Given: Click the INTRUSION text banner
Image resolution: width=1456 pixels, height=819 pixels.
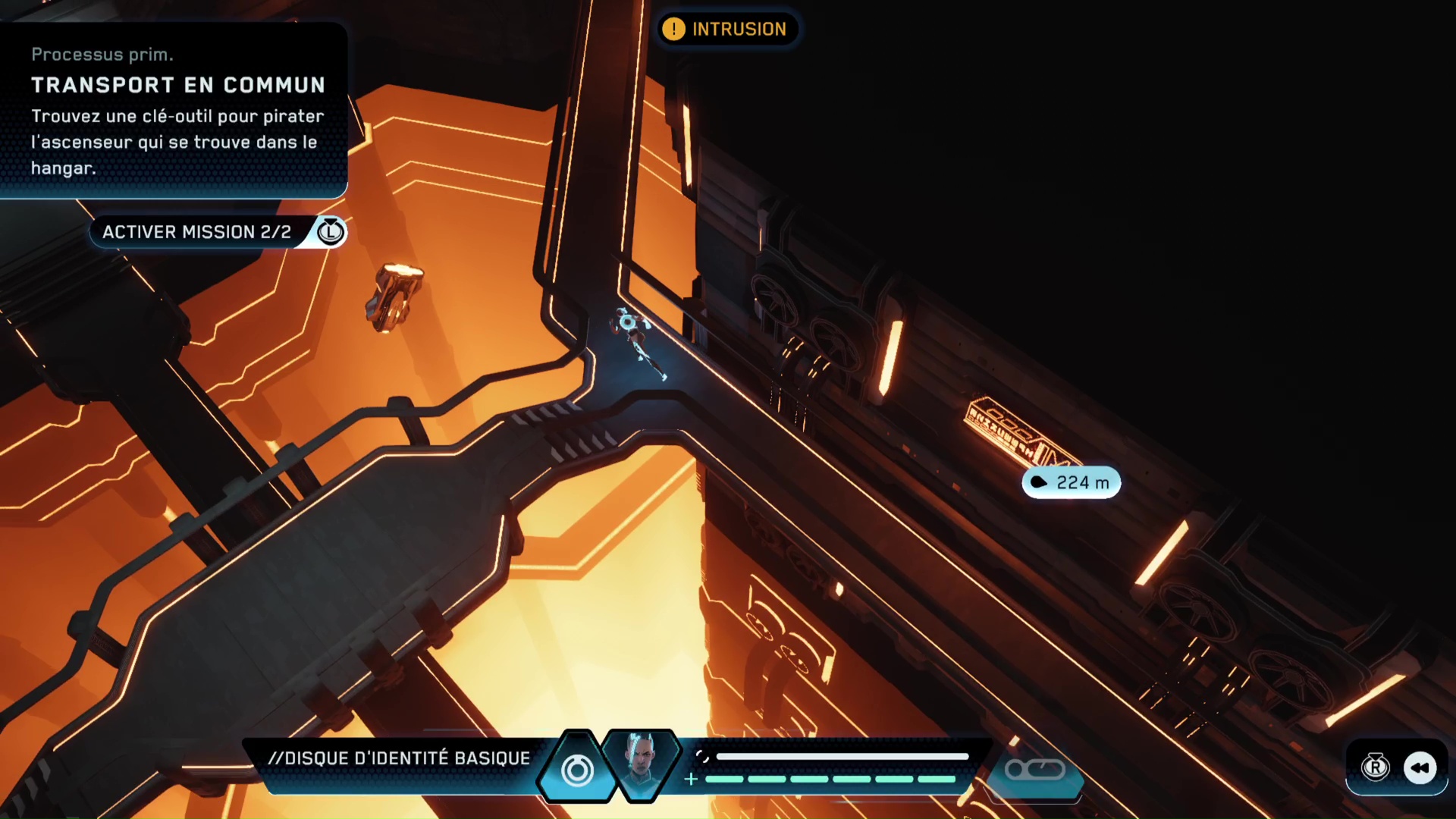Looking at the screenshot, I should (739, 29).
